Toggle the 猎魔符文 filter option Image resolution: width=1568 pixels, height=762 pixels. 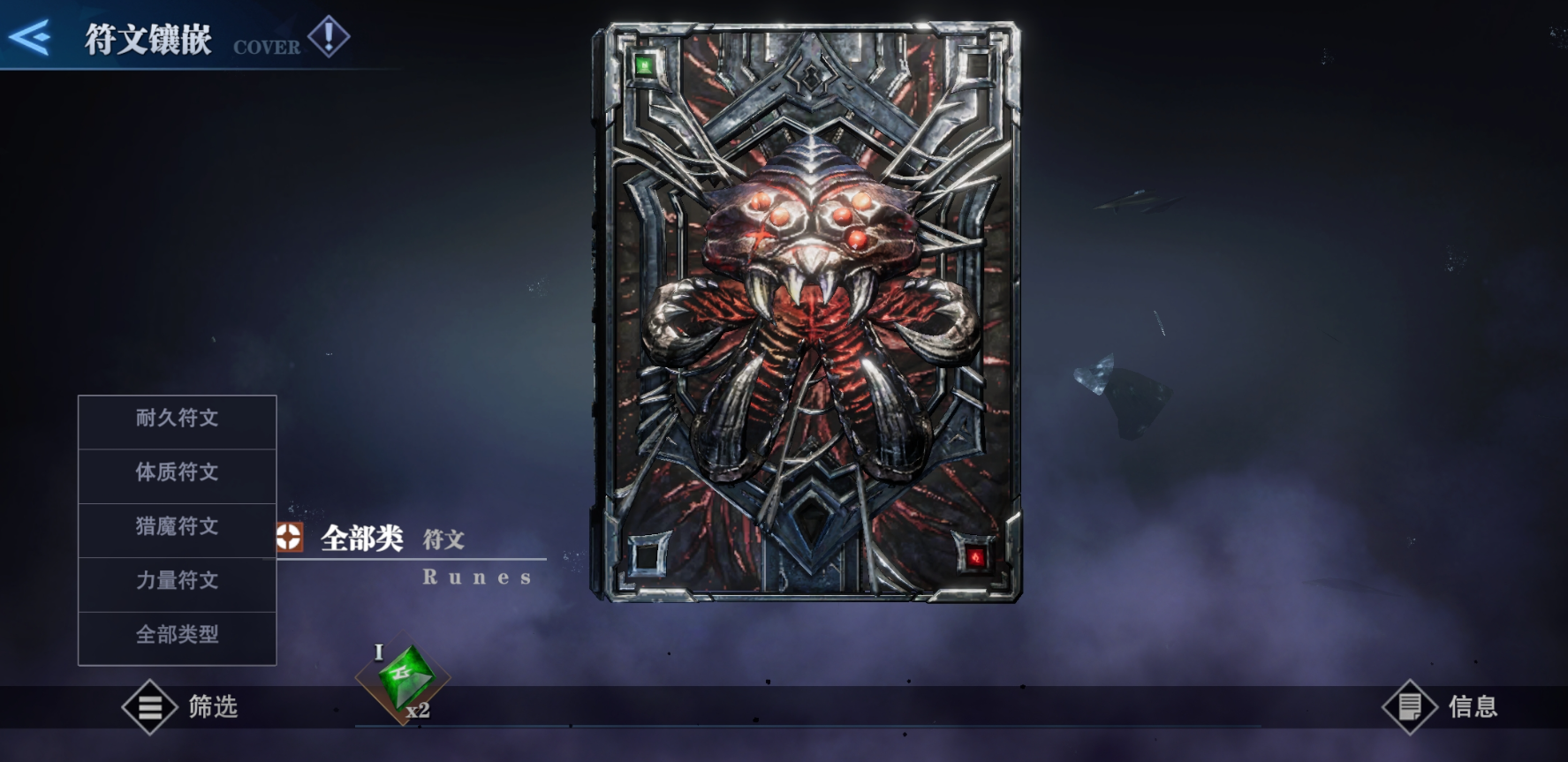177,528
